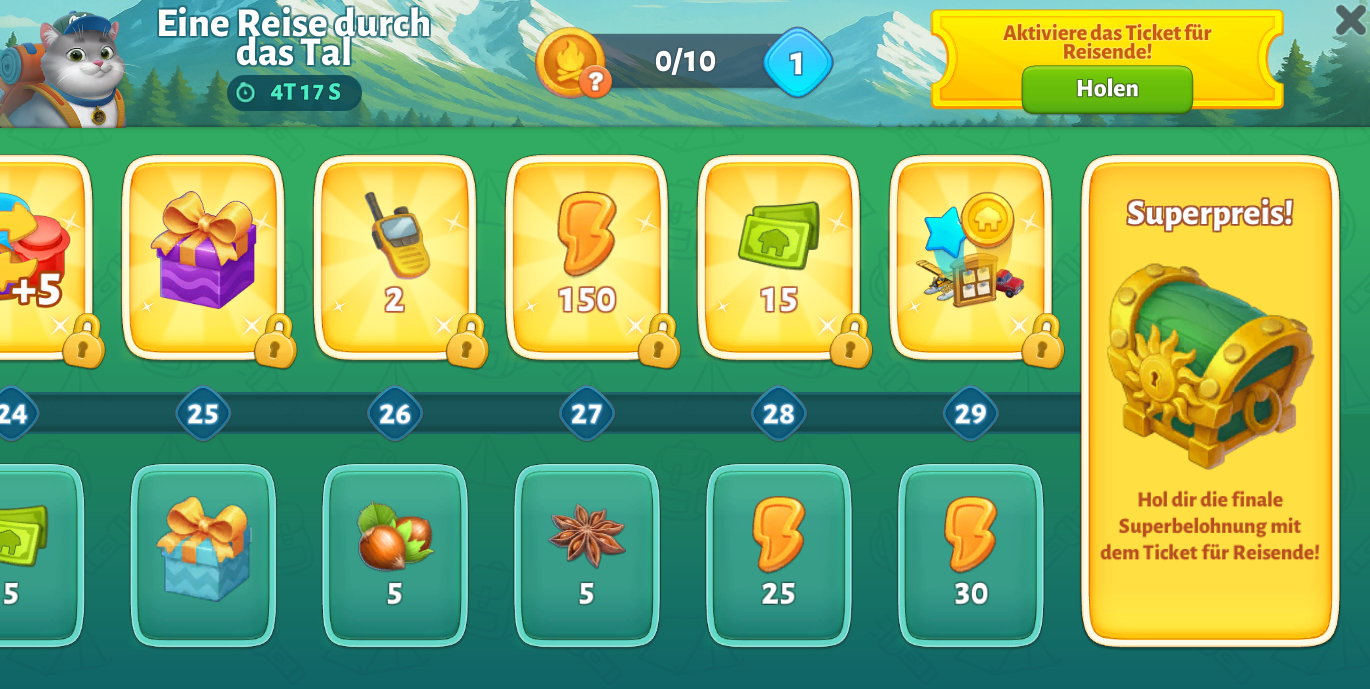Open the campfire question mark info
Viewport: 1370px width, 689px height.
coord(595,81)
